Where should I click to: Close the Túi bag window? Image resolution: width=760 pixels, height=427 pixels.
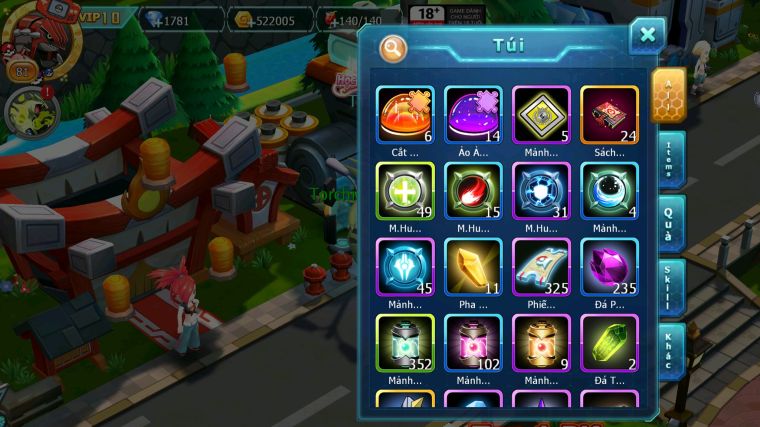pyautogui.click(x=647, y=36)
